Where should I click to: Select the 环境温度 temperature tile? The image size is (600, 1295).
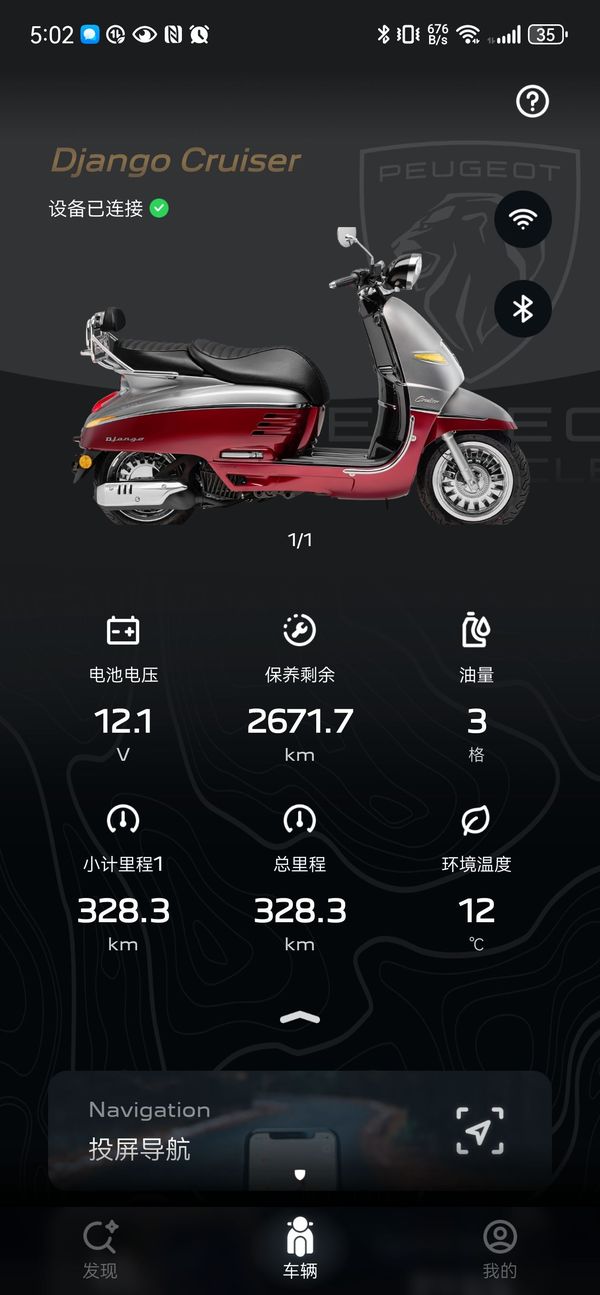tap(477, 878)
